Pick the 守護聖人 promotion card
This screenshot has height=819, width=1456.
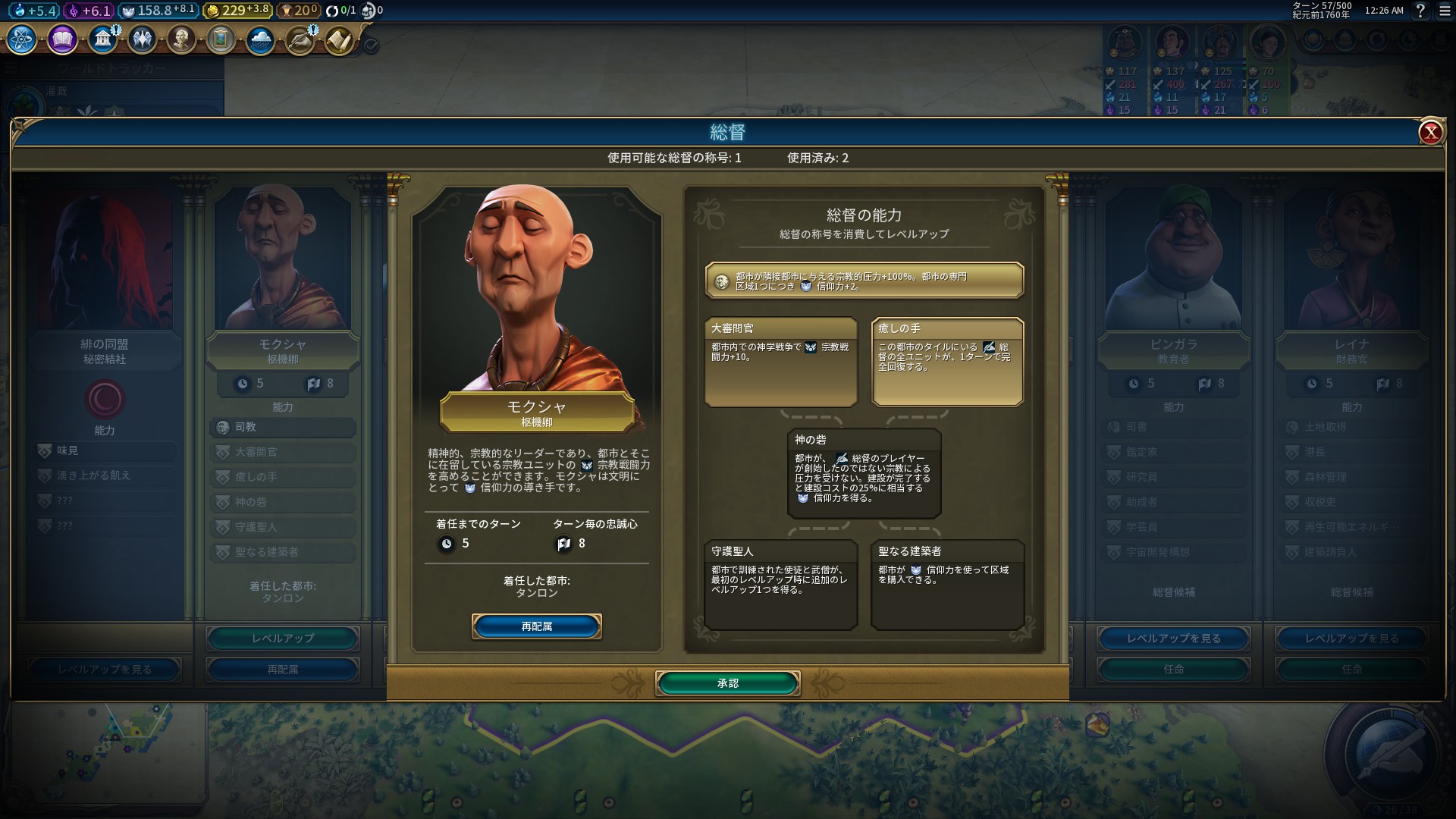point(780,584)
